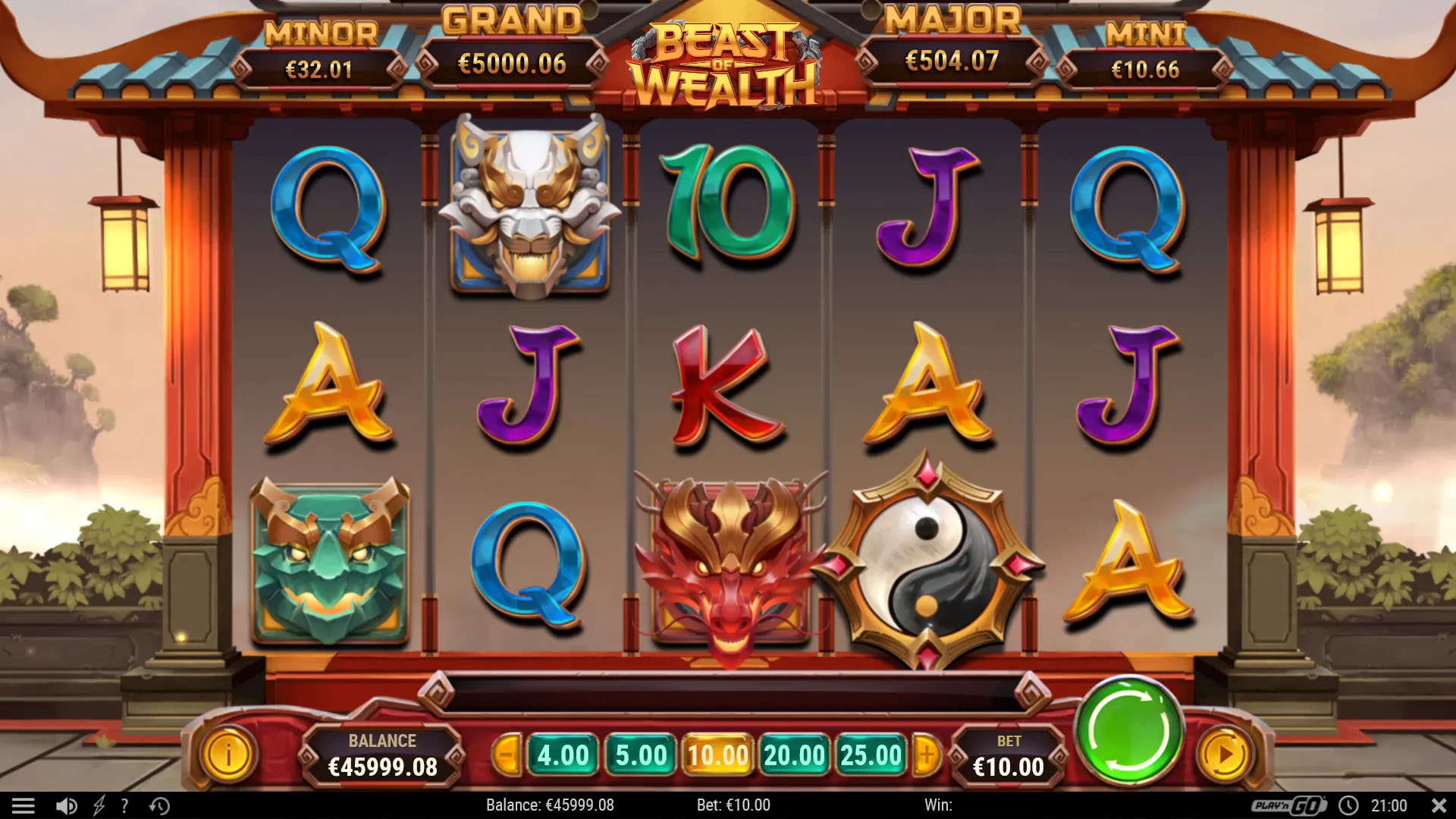Toggle fast play lightning bolt
Image resolution: width=1456 pixels, height=819 pixels.
(x=99, y=805)
